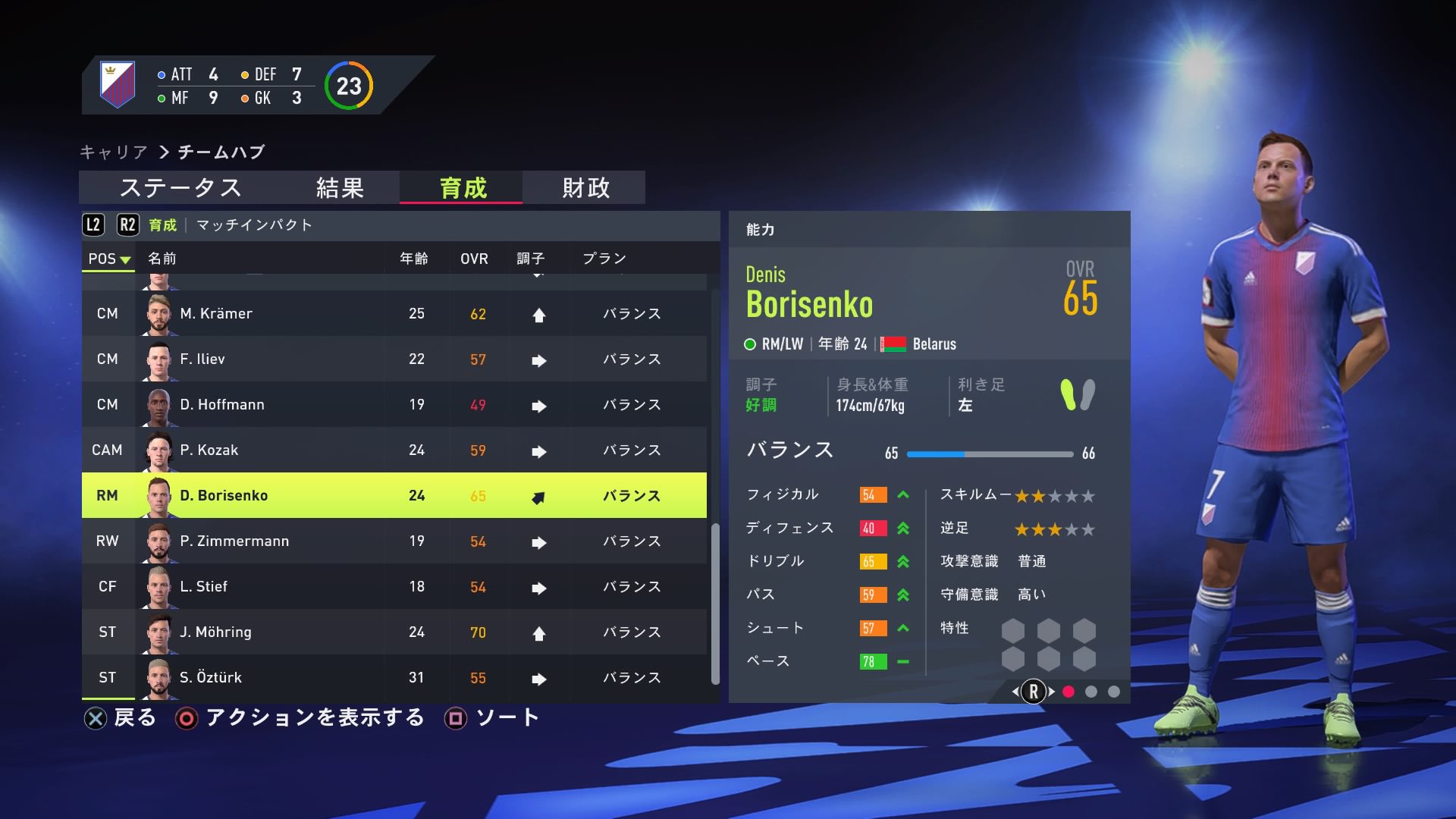Click the green circle next to RM/LW
1456x819 pixels.
(x=751, y=344)
